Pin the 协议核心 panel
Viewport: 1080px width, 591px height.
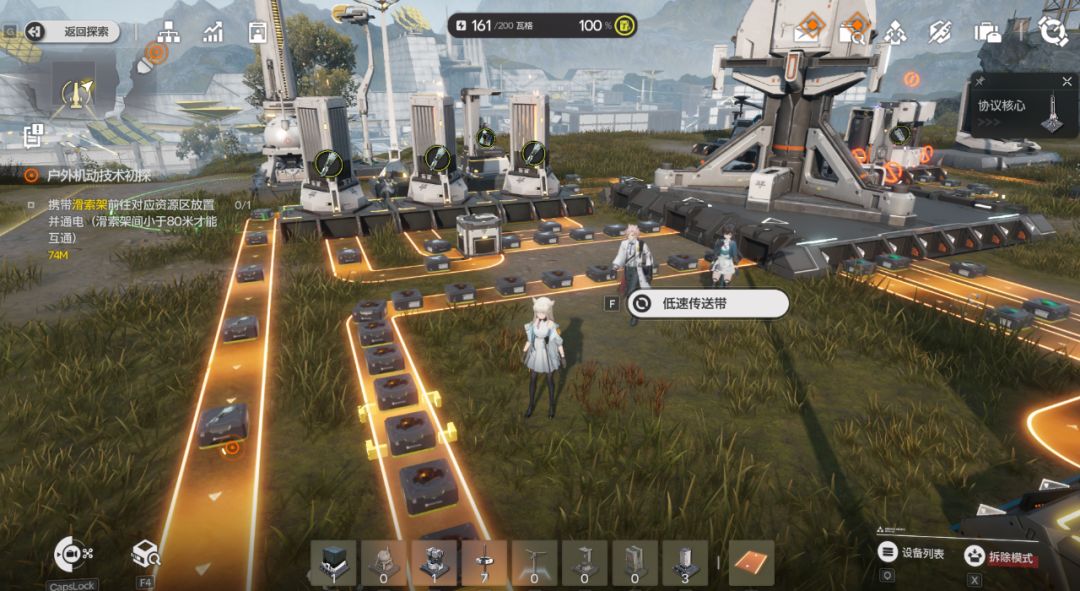tap(981, 81)
